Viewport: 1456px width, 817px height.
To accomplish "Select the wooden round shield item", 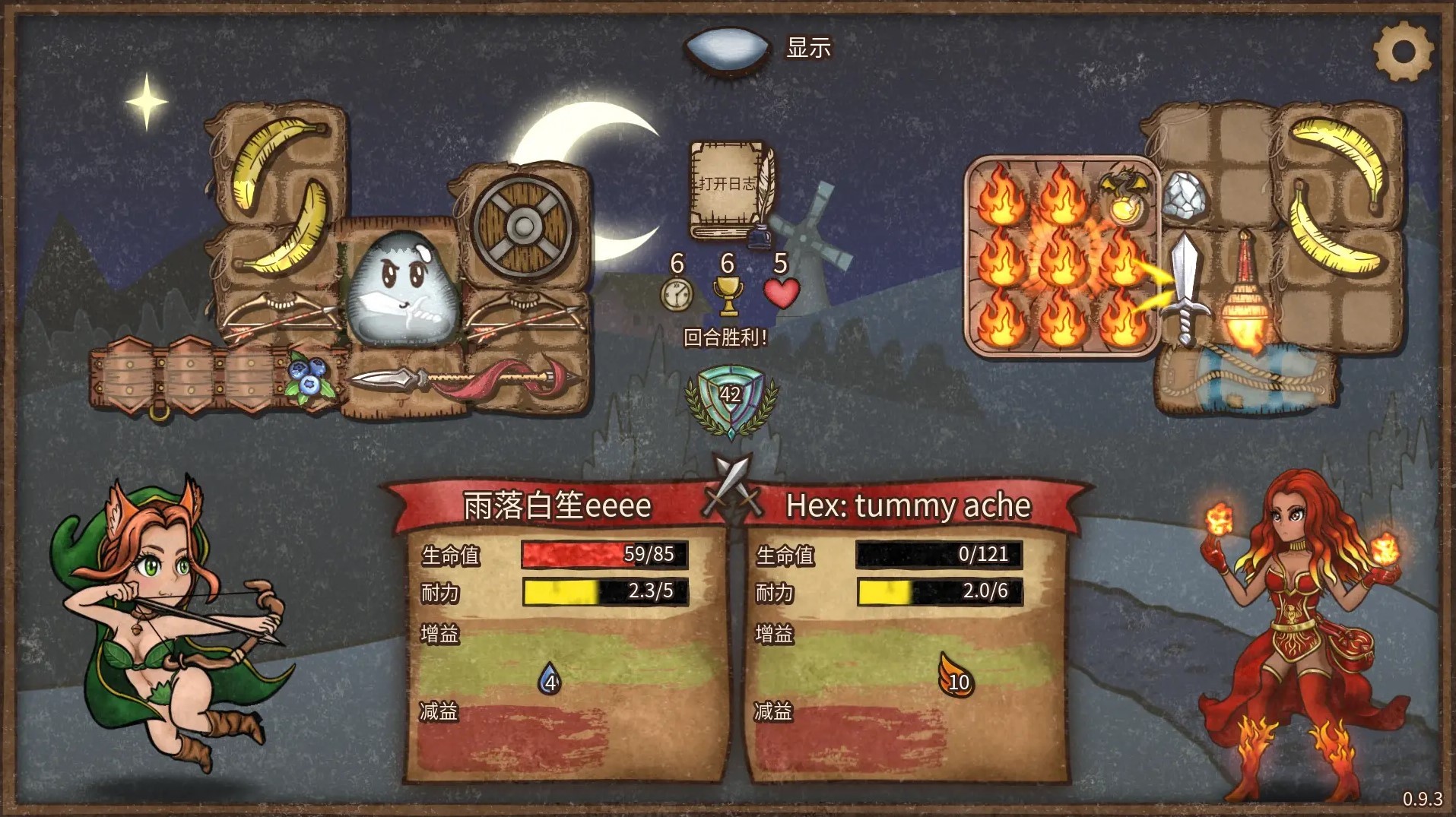I will pyautogui.click(x=523, y=225).
